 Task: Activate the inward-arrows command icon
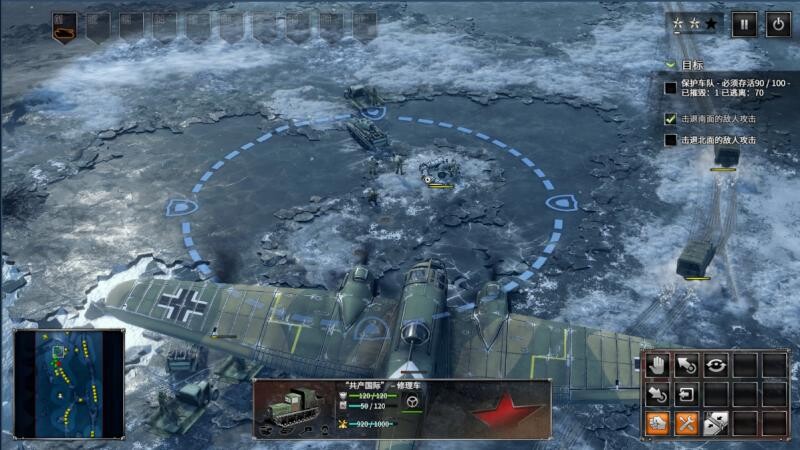(715, 423)
